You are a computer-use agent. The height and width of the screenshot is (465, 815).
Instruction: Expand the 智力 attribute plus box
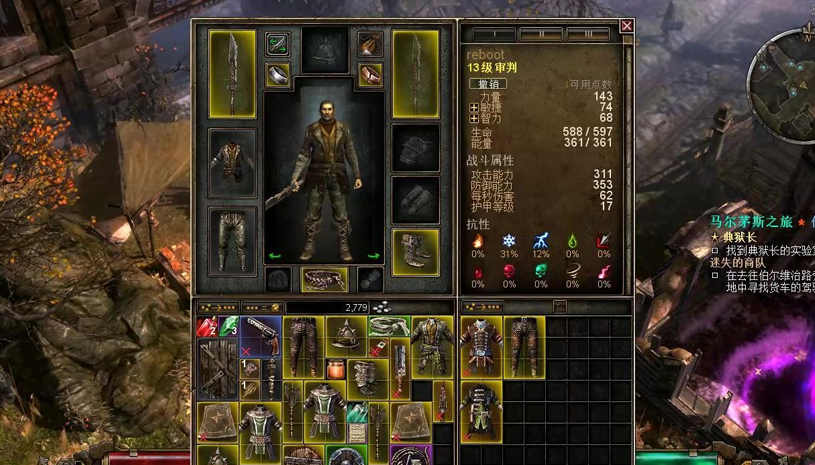(x=473, y=118)
